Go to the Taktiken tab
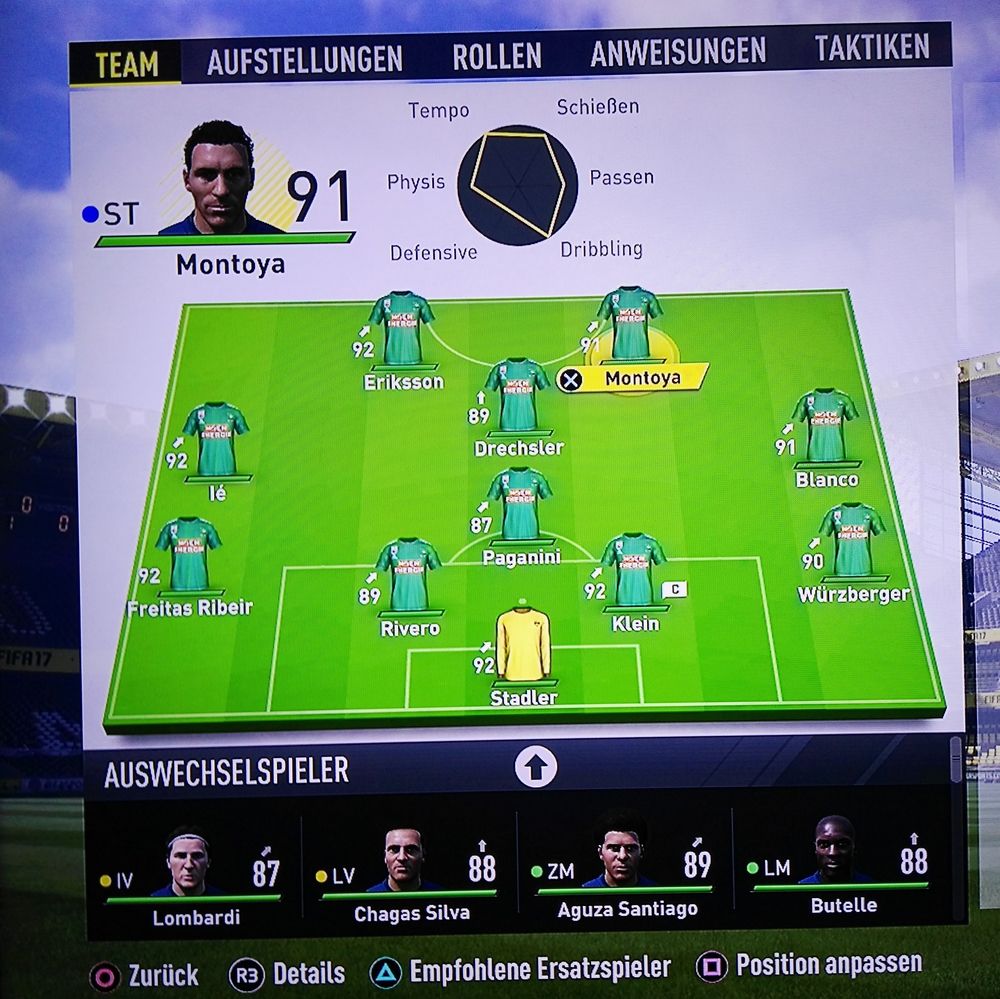The height and width of the screenshot is (999, 1000). click(871, 47)
